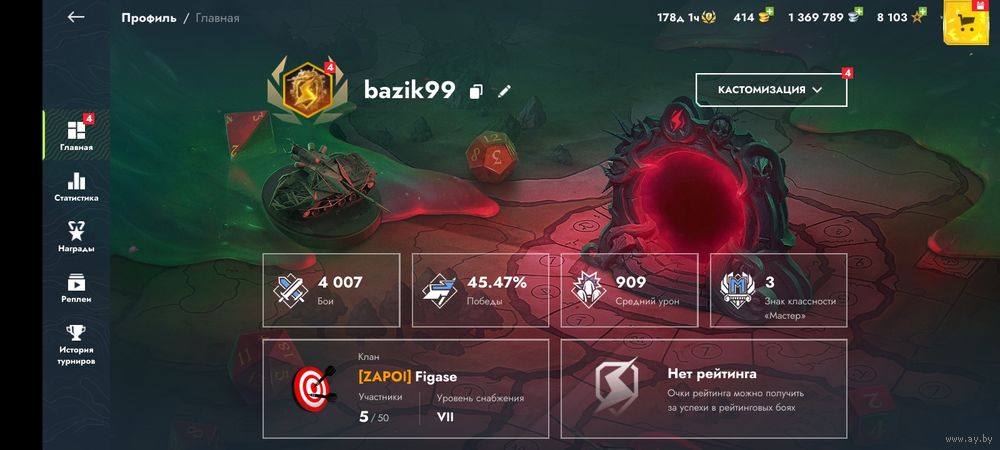
Task: Open the [ZAPOI] Figase clan panel
Action: coord(405,388)
